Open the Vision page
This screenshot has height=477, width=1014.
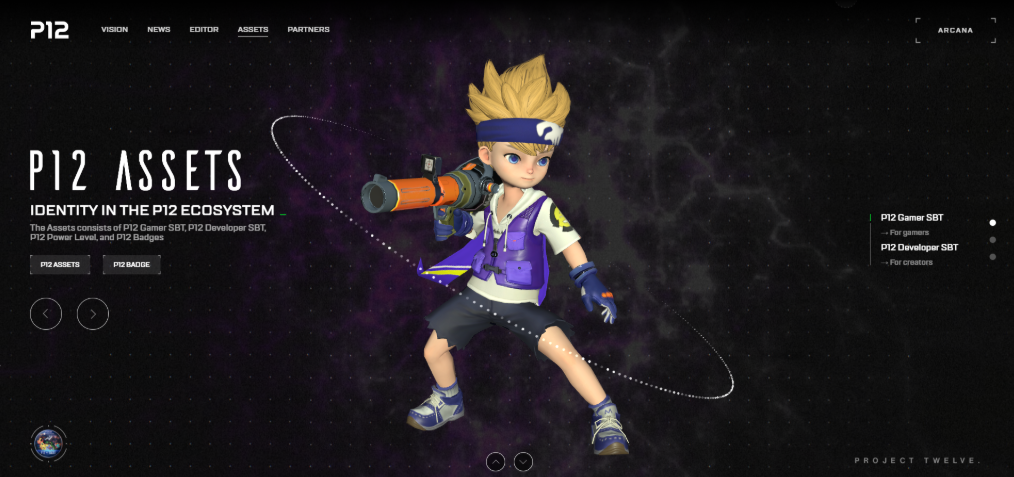[114, 30]
